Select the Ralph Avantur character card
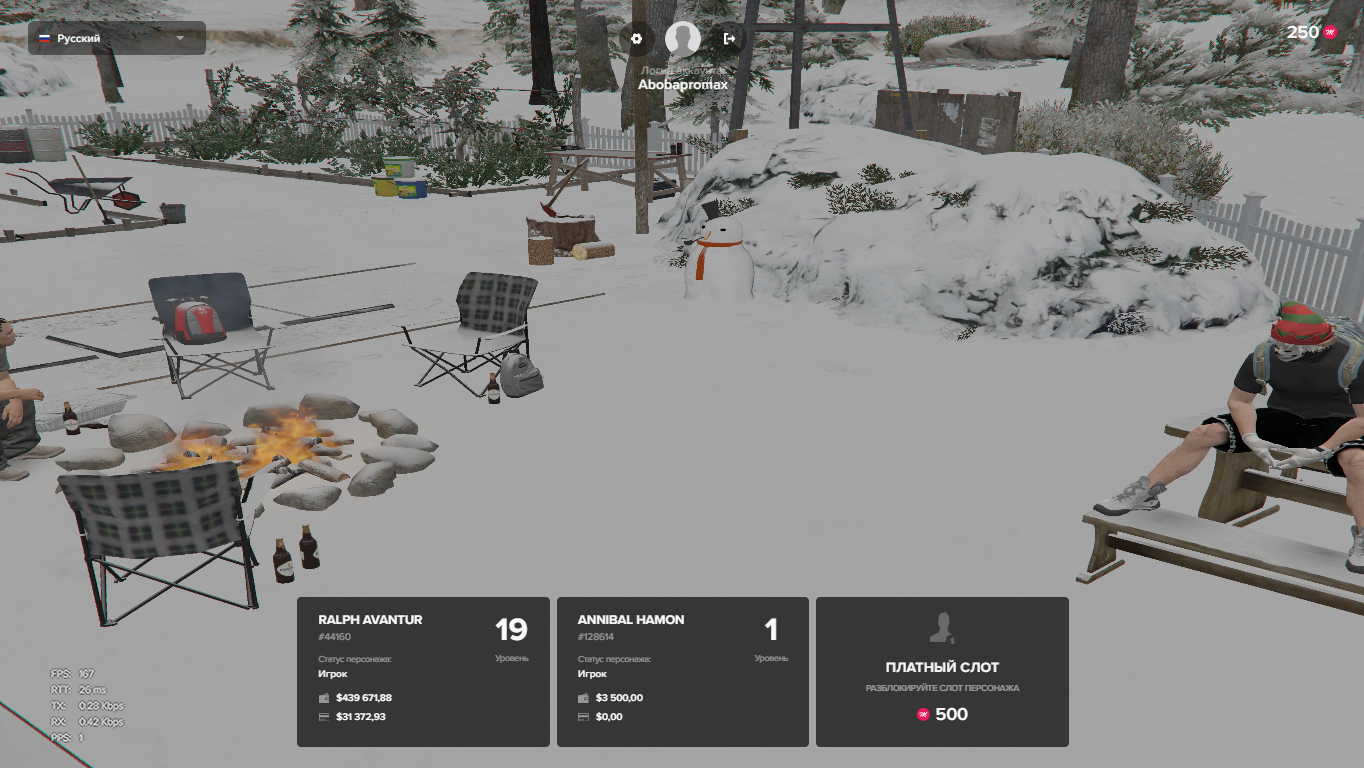 423,671
